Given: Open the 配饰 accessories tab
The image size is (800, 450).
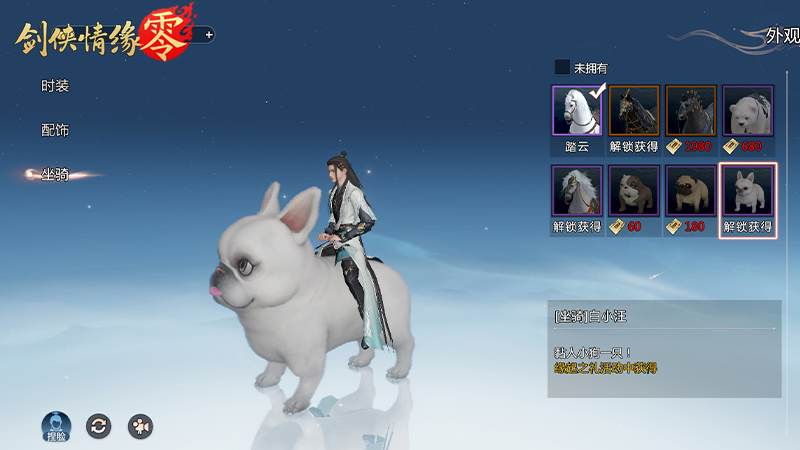Looking at the screenshot, I should [55, 130].
